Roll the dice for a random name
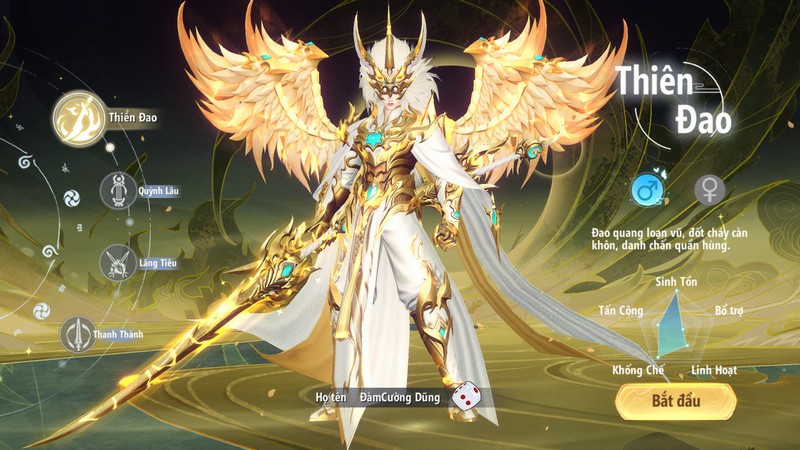The width and height of the screenshot is (800, 450). coord(465,397)
